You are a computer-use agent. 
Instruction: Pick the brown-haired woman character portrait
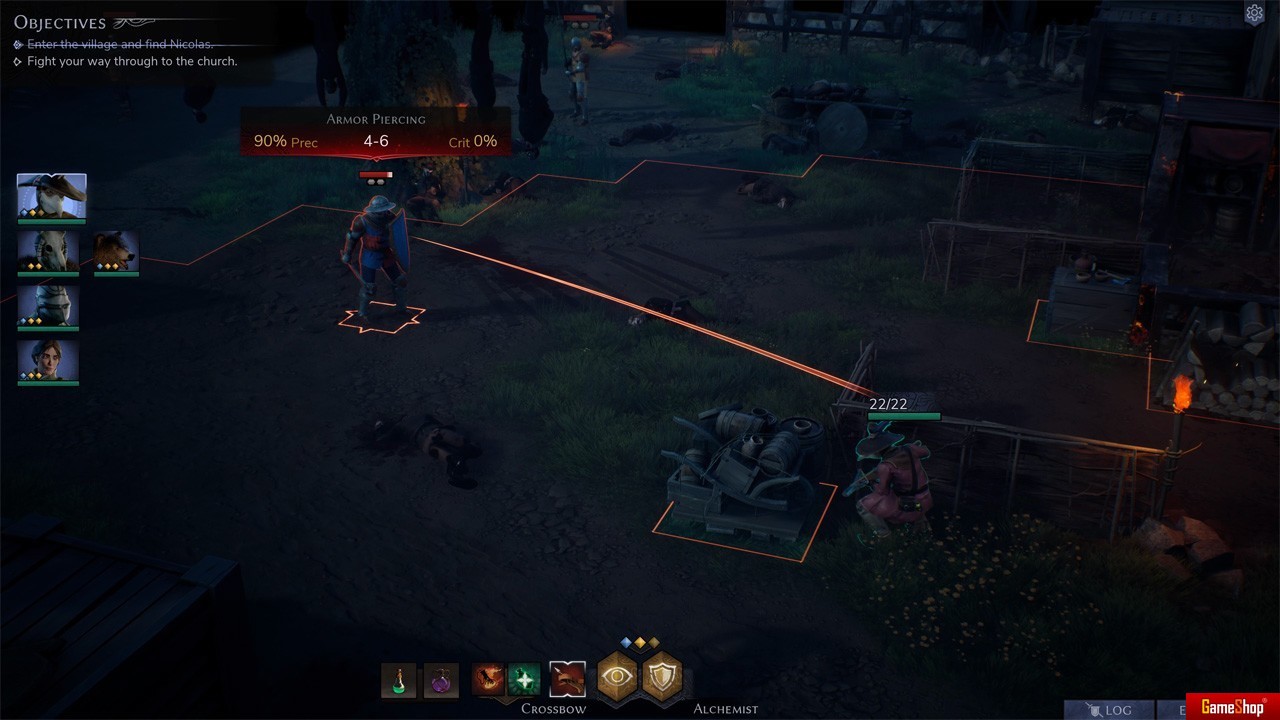point(48,361)
